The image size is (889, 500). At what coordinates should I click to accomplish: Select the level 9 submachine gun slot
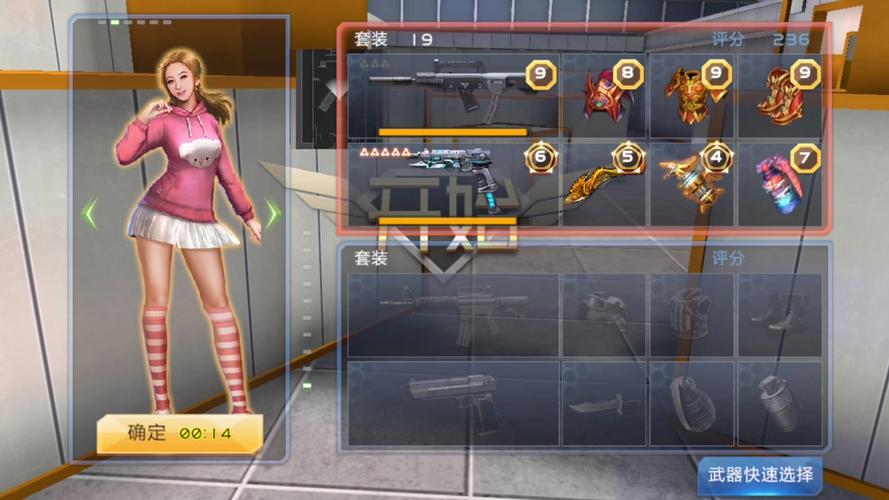453,95
